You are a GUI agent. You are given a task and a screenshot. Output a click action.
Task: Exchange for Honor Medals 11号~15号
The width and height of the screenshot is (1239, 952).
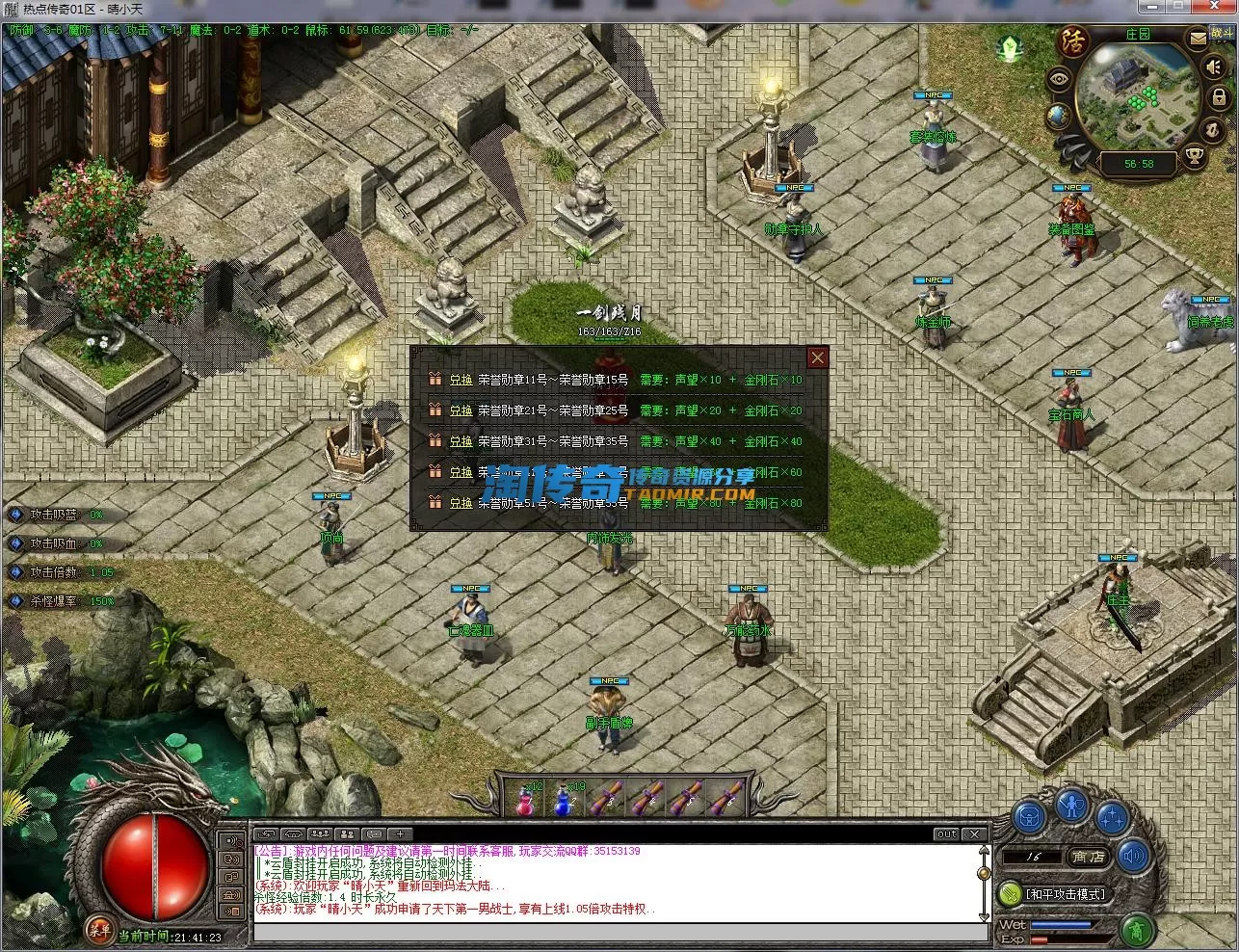click(x=461, y=381)
